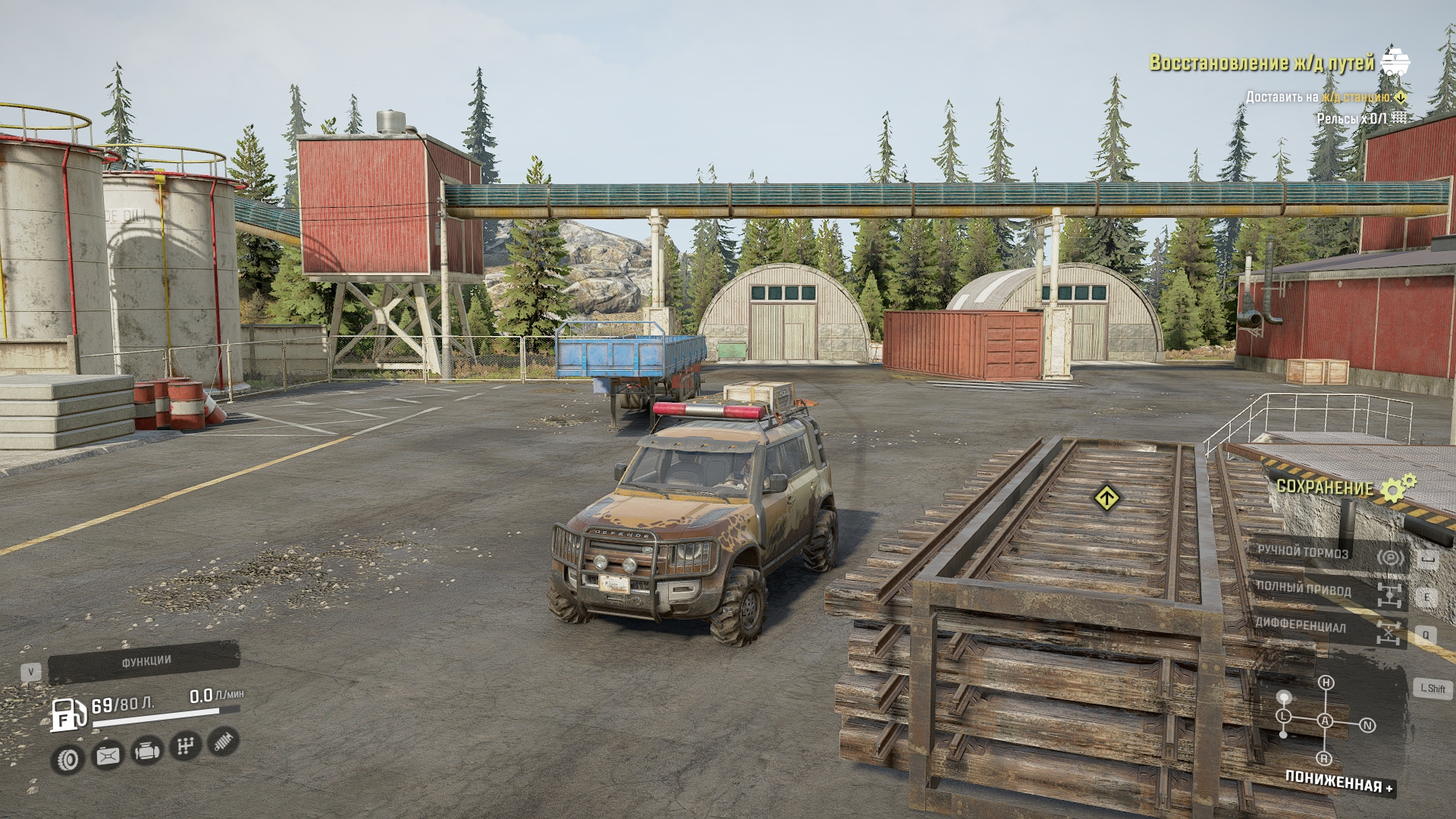The height and width of the screenshot is (819, 1456).
Task: Click the yellow cargo waypoint marker on rails
Action: [x=1107, y=498]
